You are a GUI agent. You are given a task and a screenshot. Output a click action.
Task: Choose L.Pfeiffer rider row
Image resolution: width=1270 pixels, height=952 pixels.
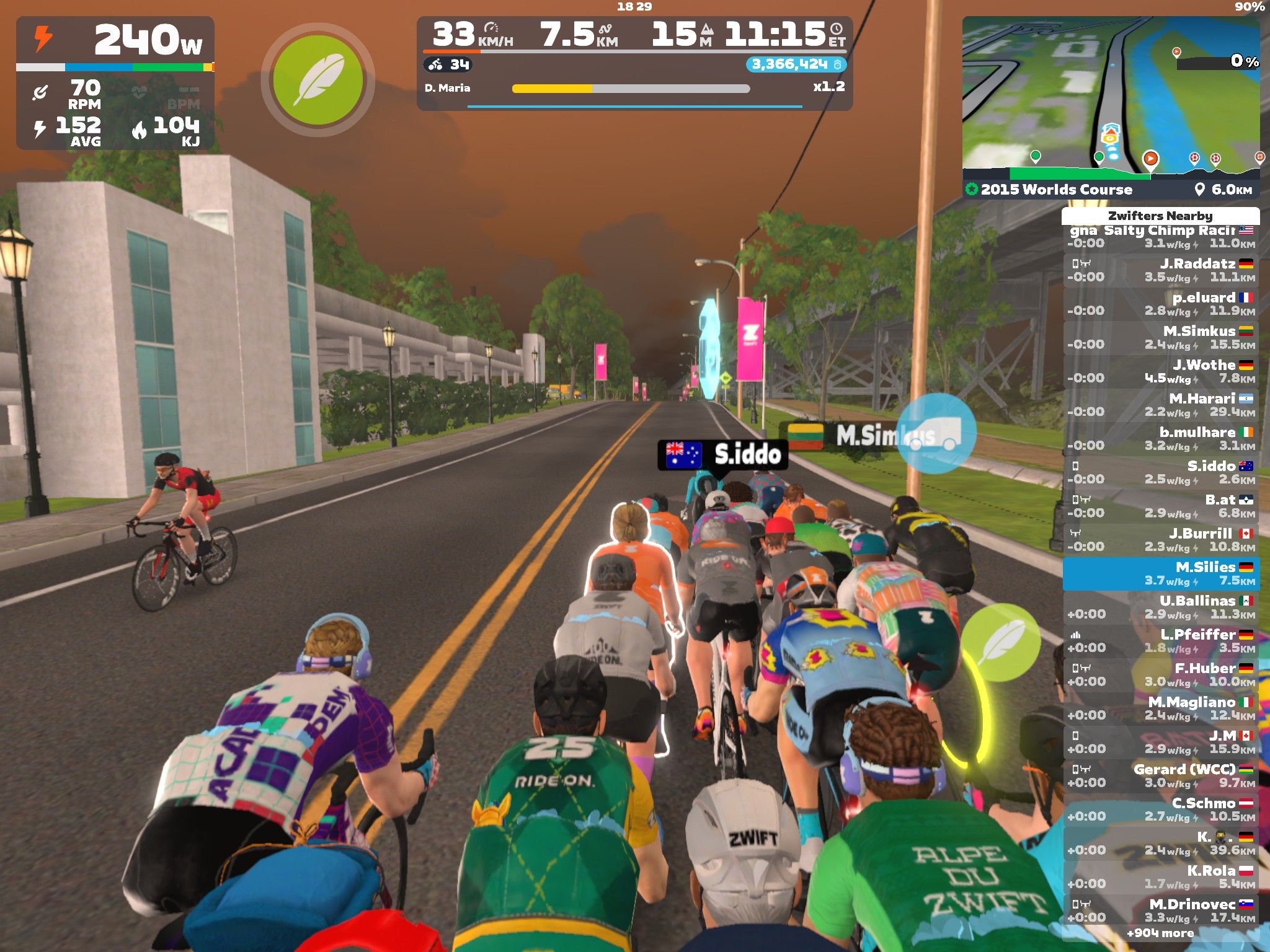pos(1160,641)
